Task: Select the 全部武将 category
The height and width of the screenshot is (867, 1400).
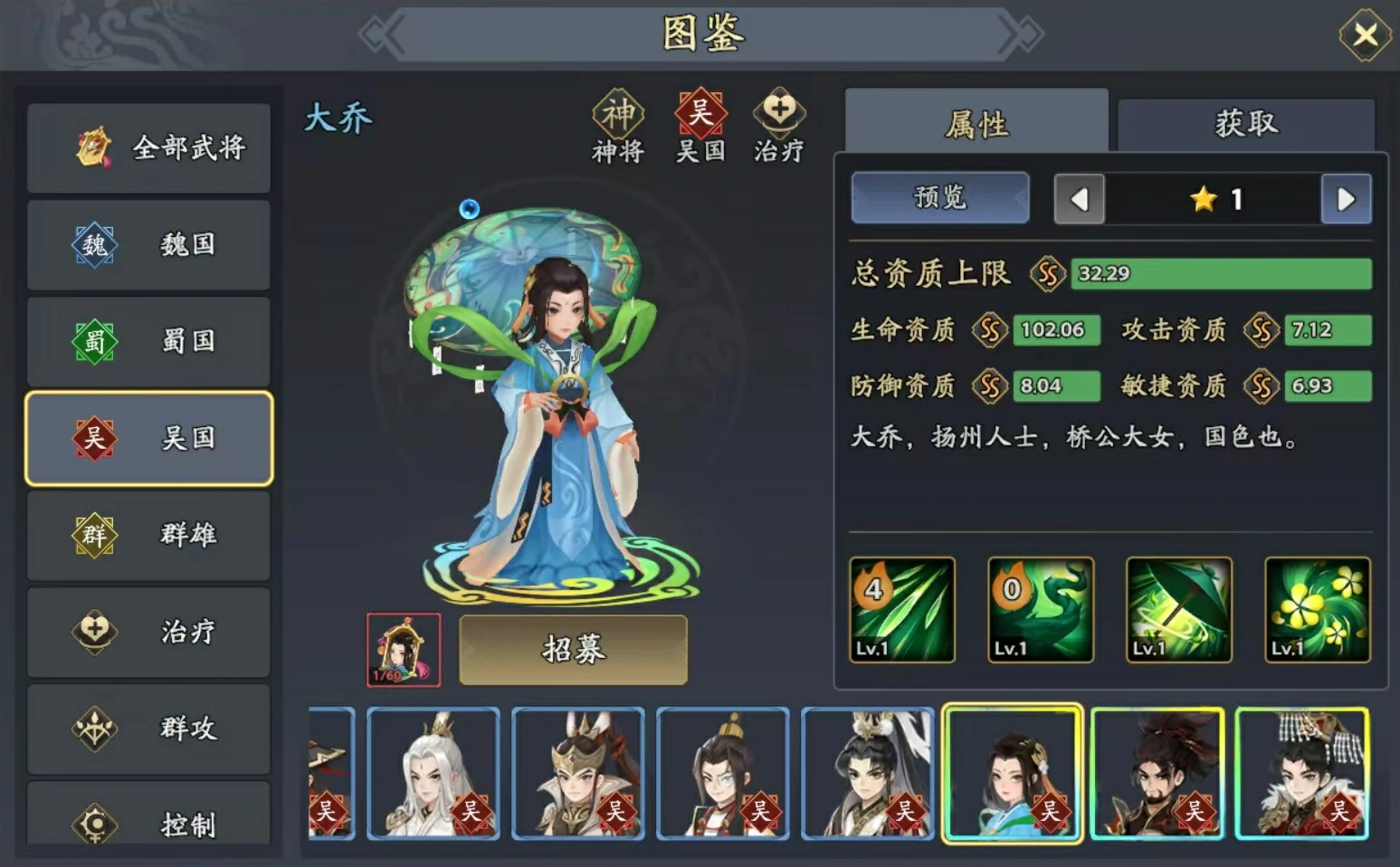Action: tap(149, 148)
